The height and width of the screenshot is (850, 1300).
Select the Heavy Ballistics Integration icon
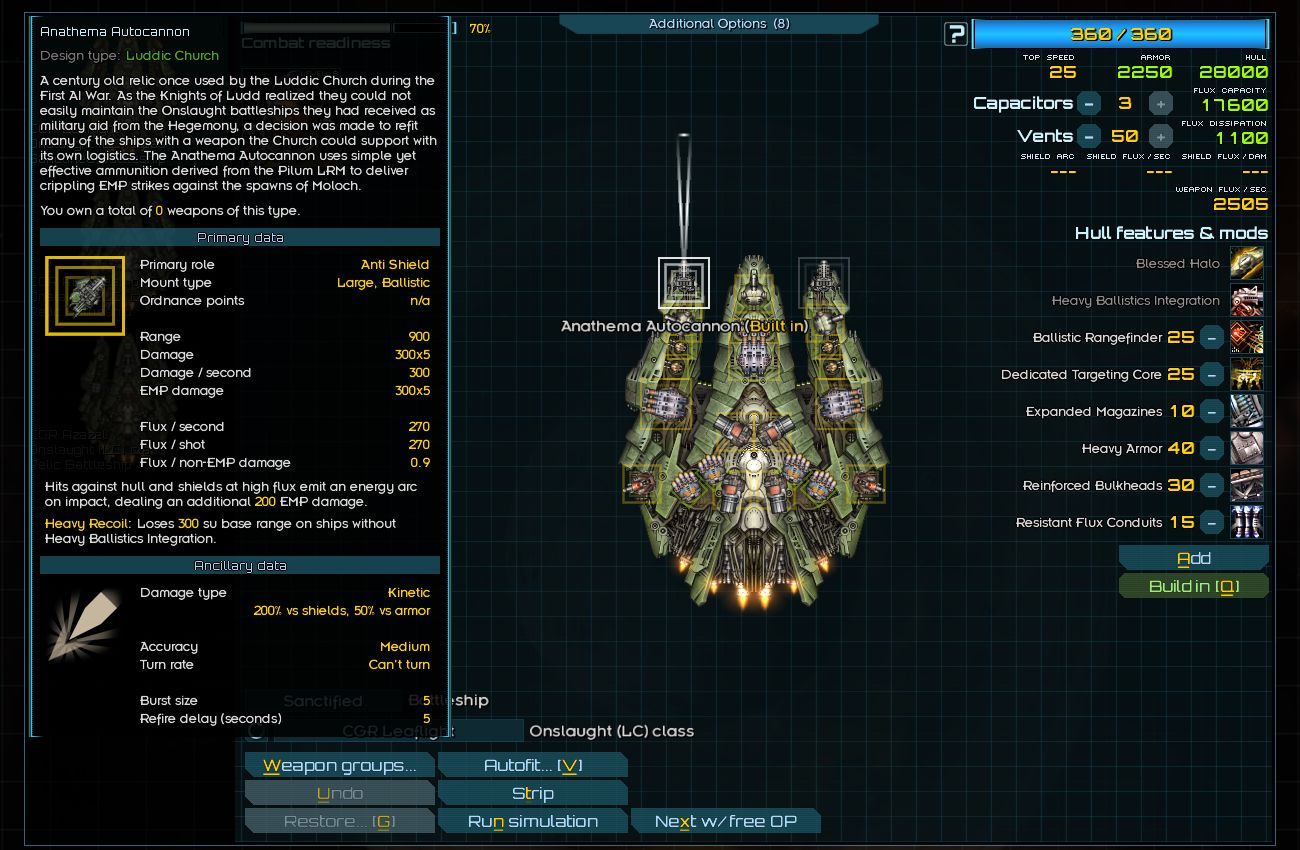[x=1246, y=301]
